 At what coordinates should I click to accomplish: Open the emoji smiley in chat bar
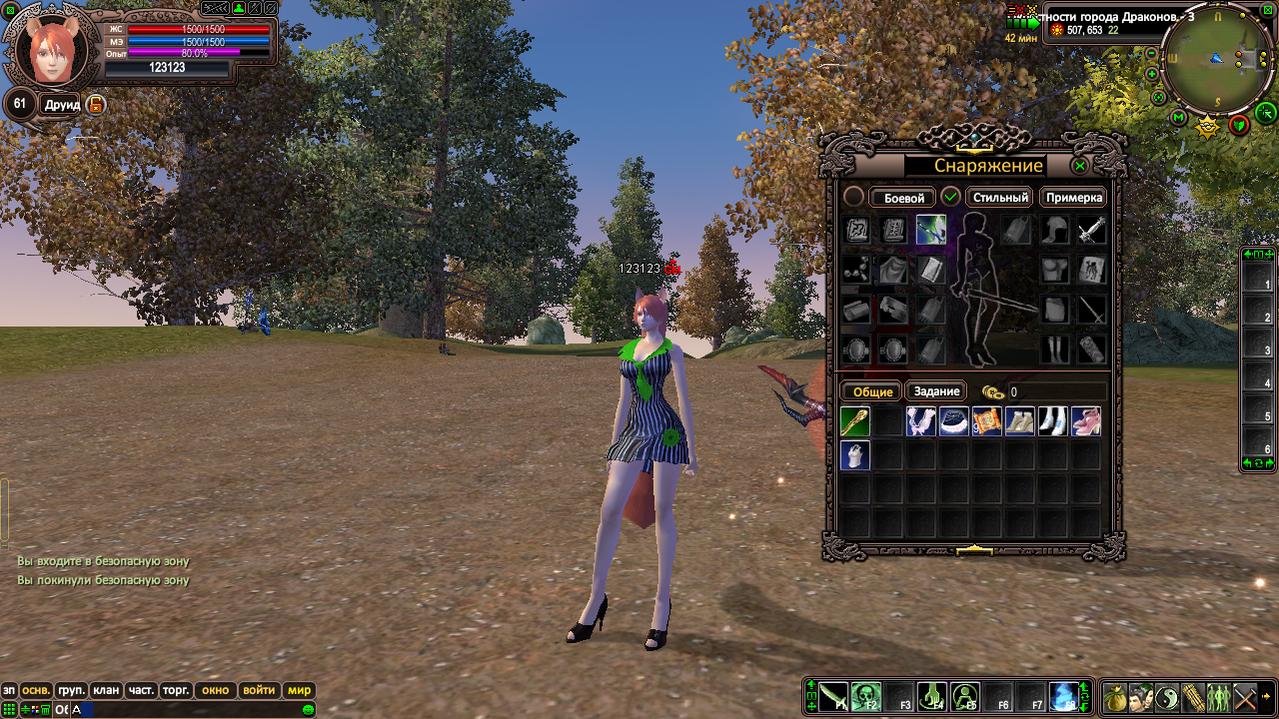pos(309,709)
